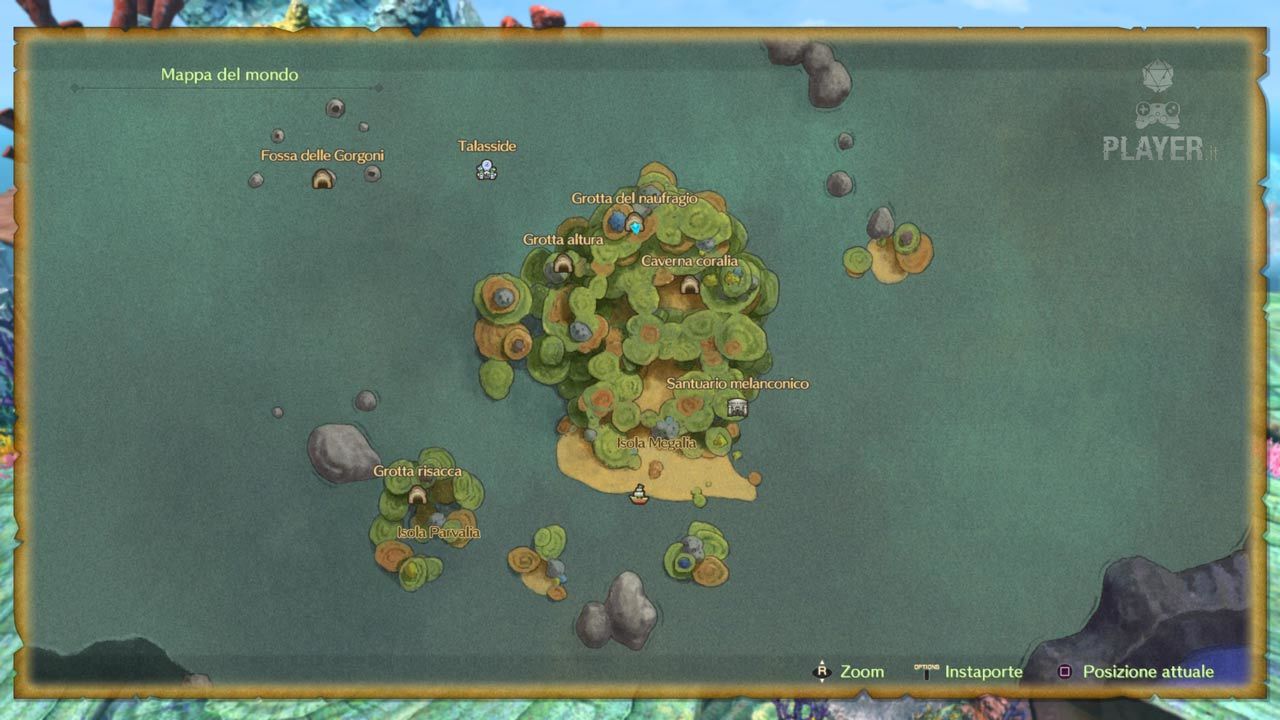Choose the Grotta del naufragio marker
1280x720 pixels.
[x=635, y=224]
